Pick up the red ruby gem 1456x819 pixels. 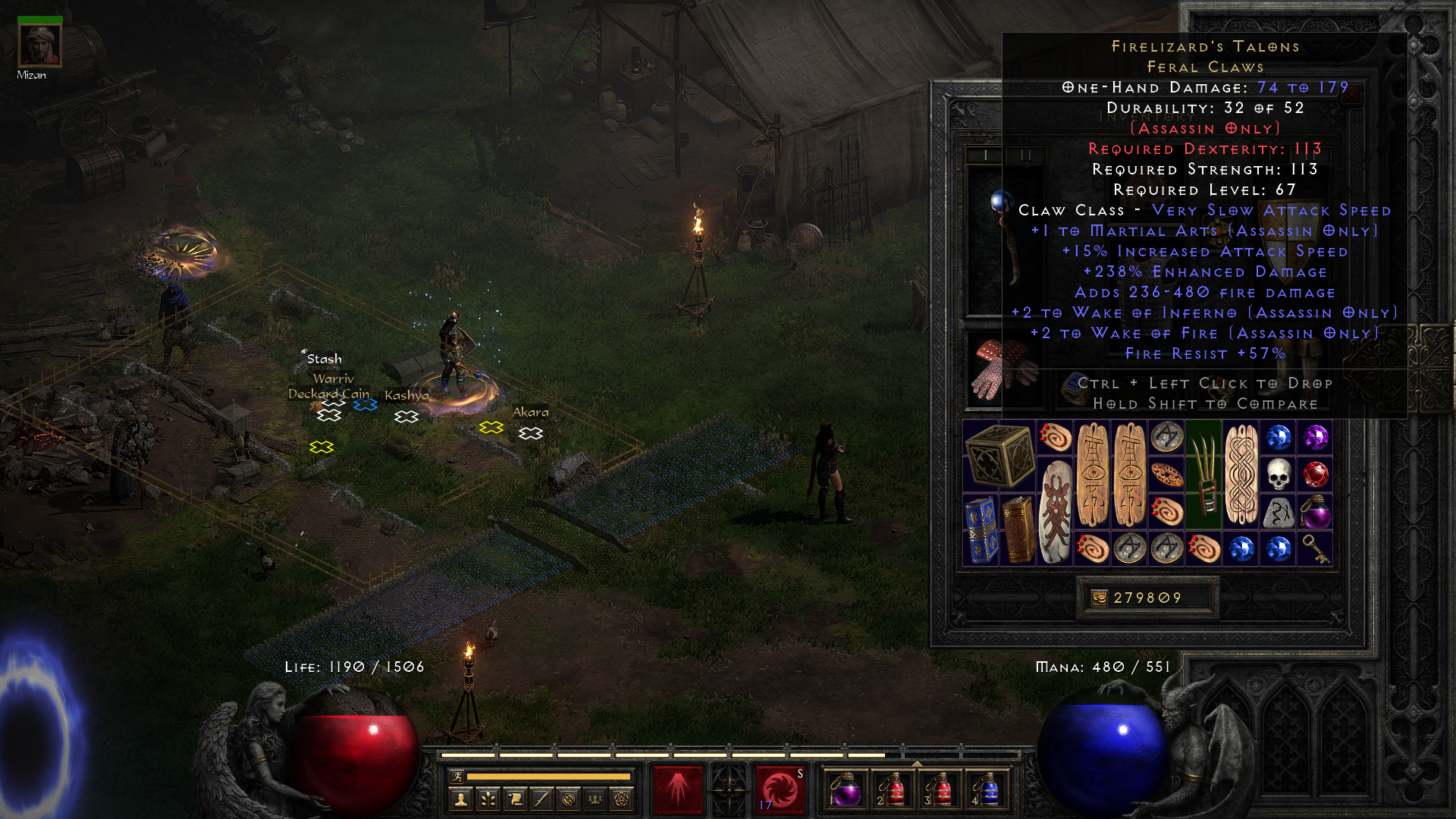(1315, 475)
